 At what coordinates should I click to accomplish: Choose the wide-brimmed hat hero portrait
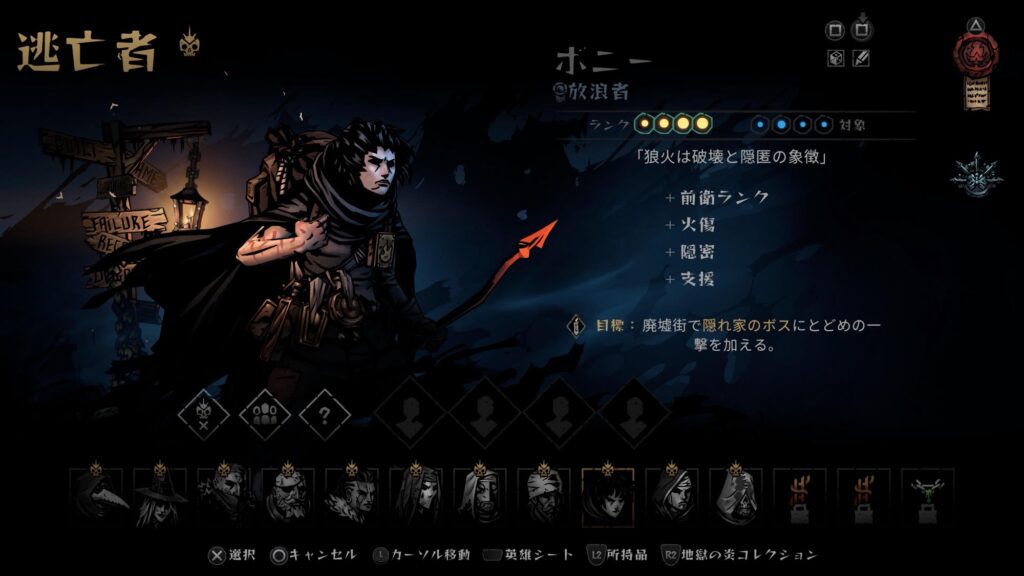pyautogui.click(x=160, y=494)
